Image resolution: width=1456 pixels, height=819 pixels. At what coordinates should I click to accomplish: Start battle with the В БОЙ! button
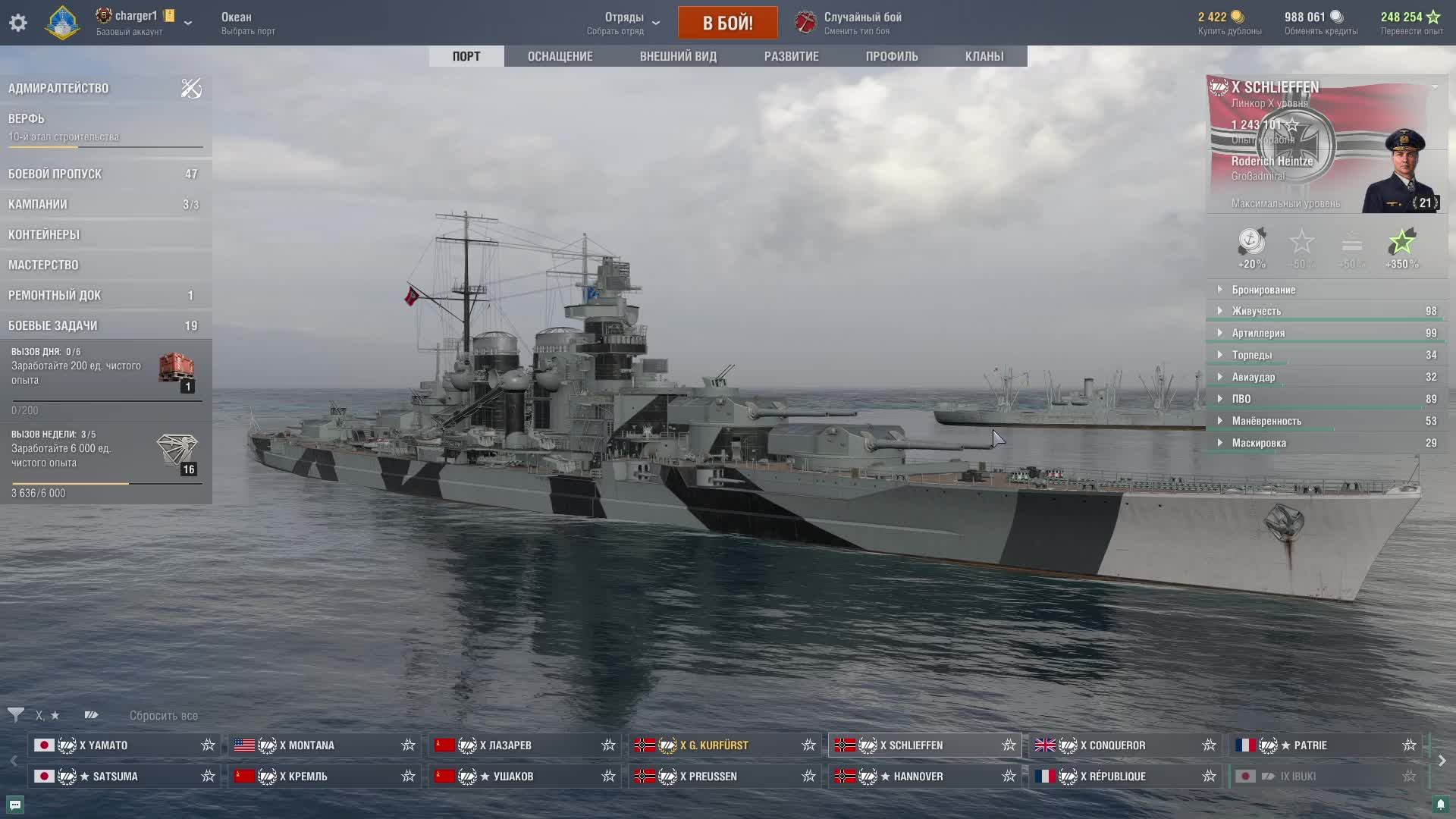point(727,23)
